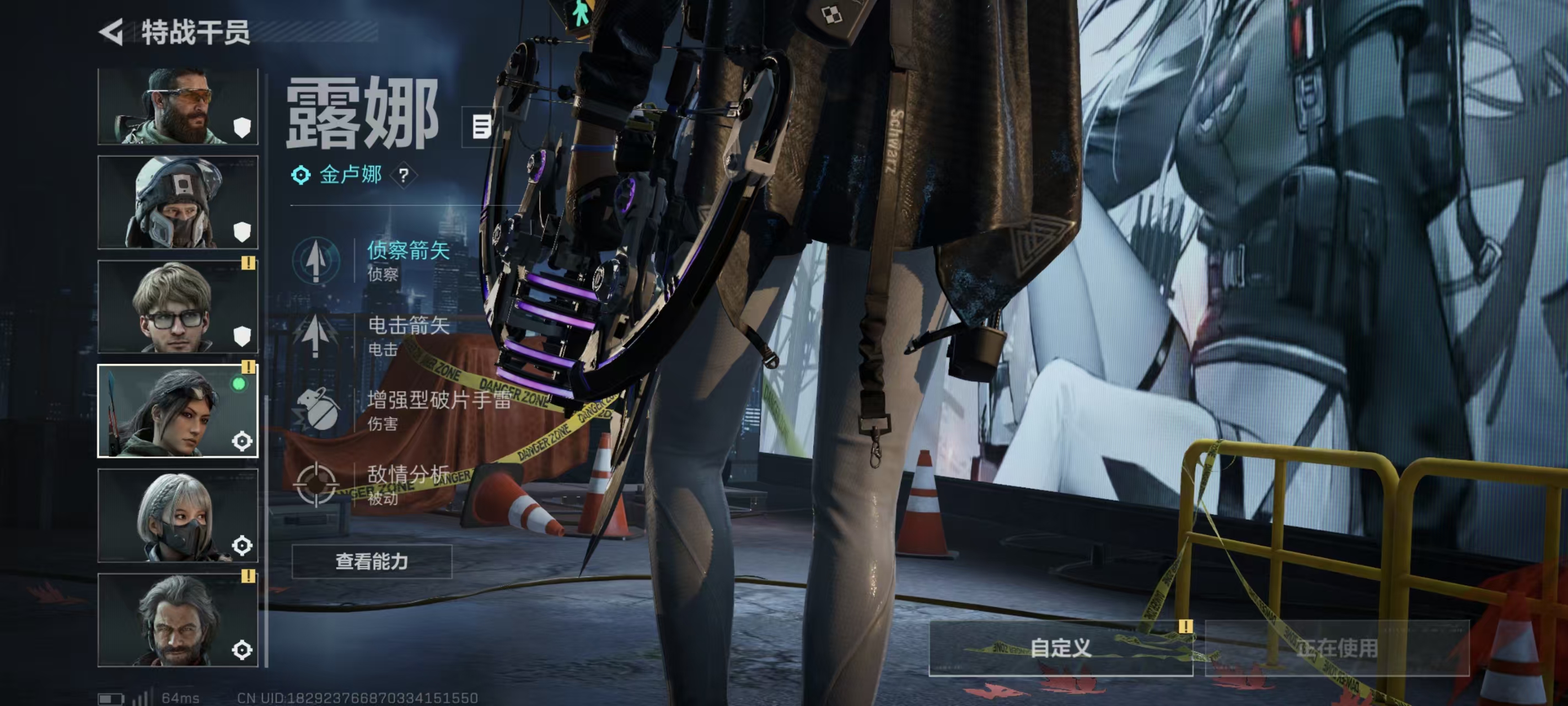Open the 查看能力 ability details

(x=372, y=561)
